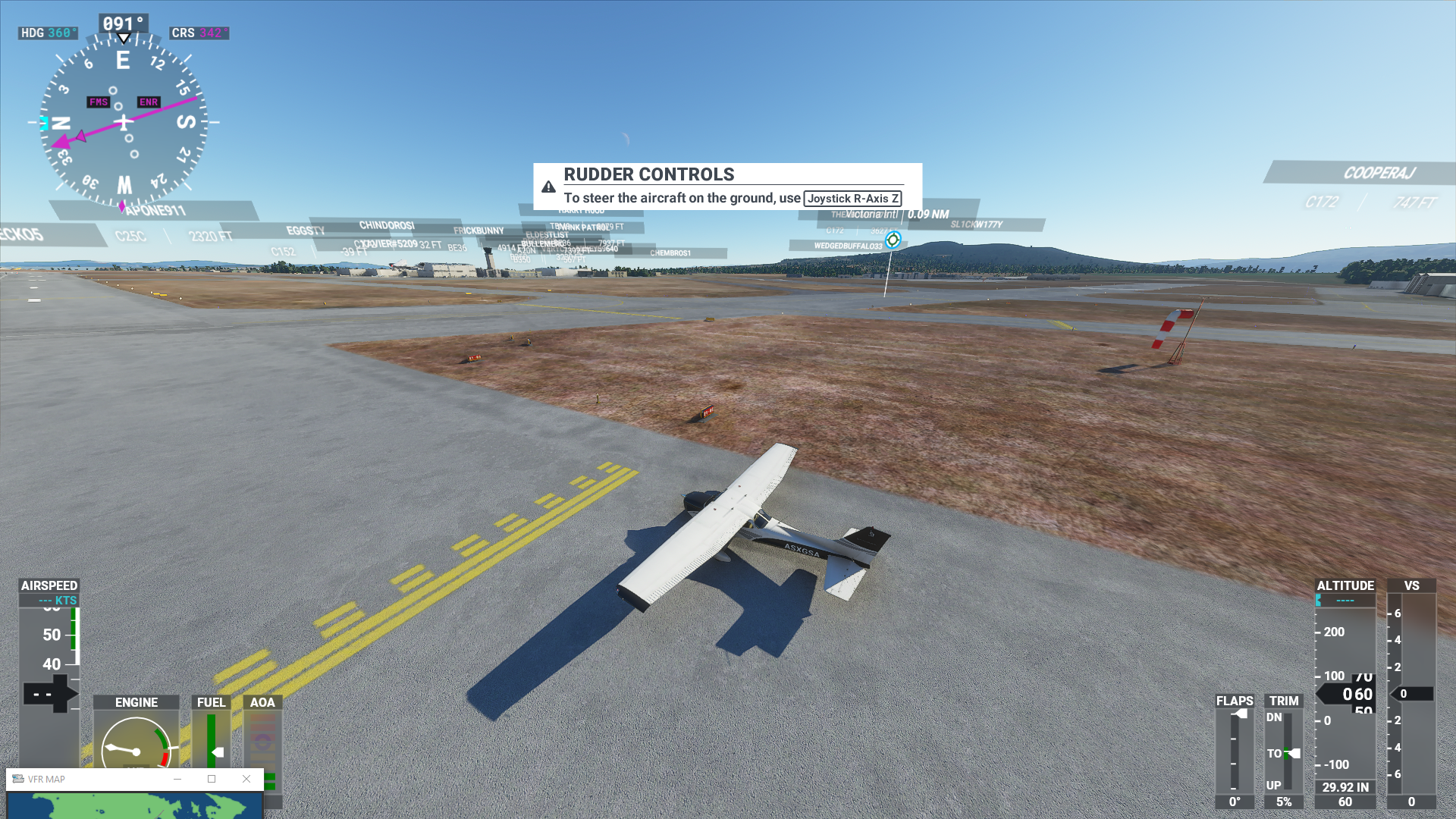Select the Victoria Intl waypoint marker
The height and width of the screenshot is (819, 1456).
(893, 240)
